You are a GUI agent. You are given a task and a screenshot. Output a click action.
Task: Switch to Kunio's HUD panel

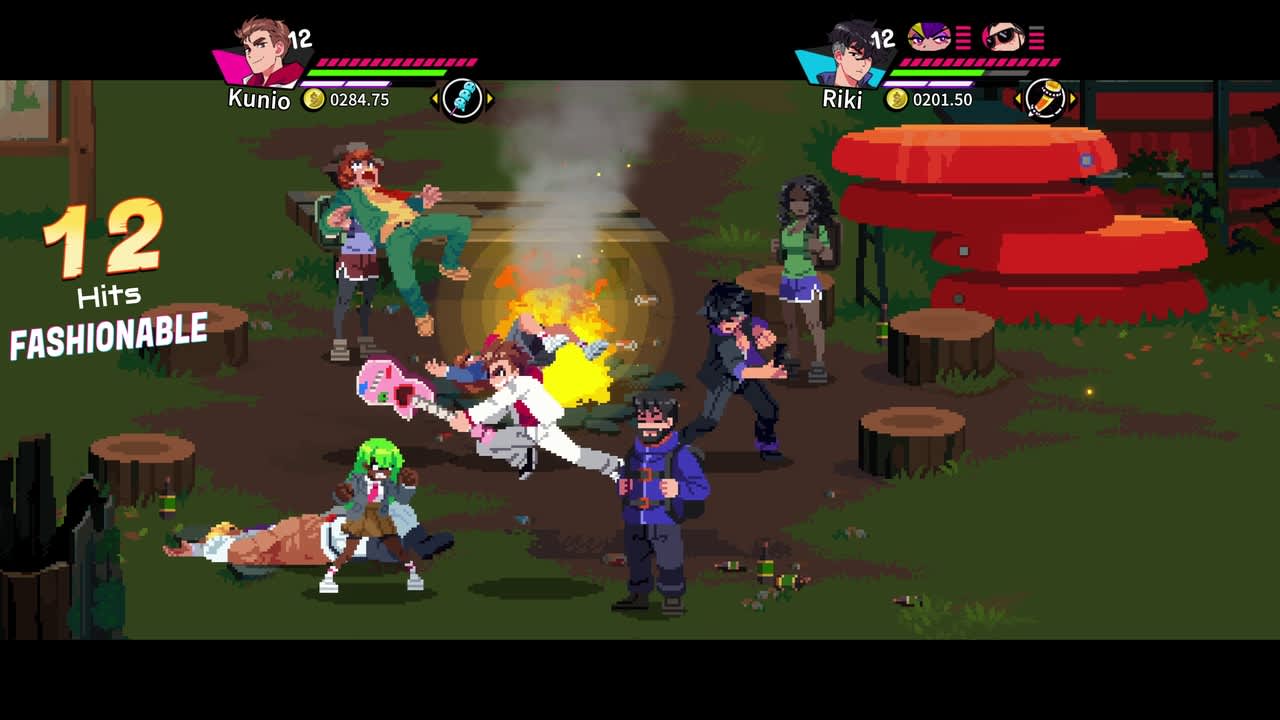coord(320,60)
